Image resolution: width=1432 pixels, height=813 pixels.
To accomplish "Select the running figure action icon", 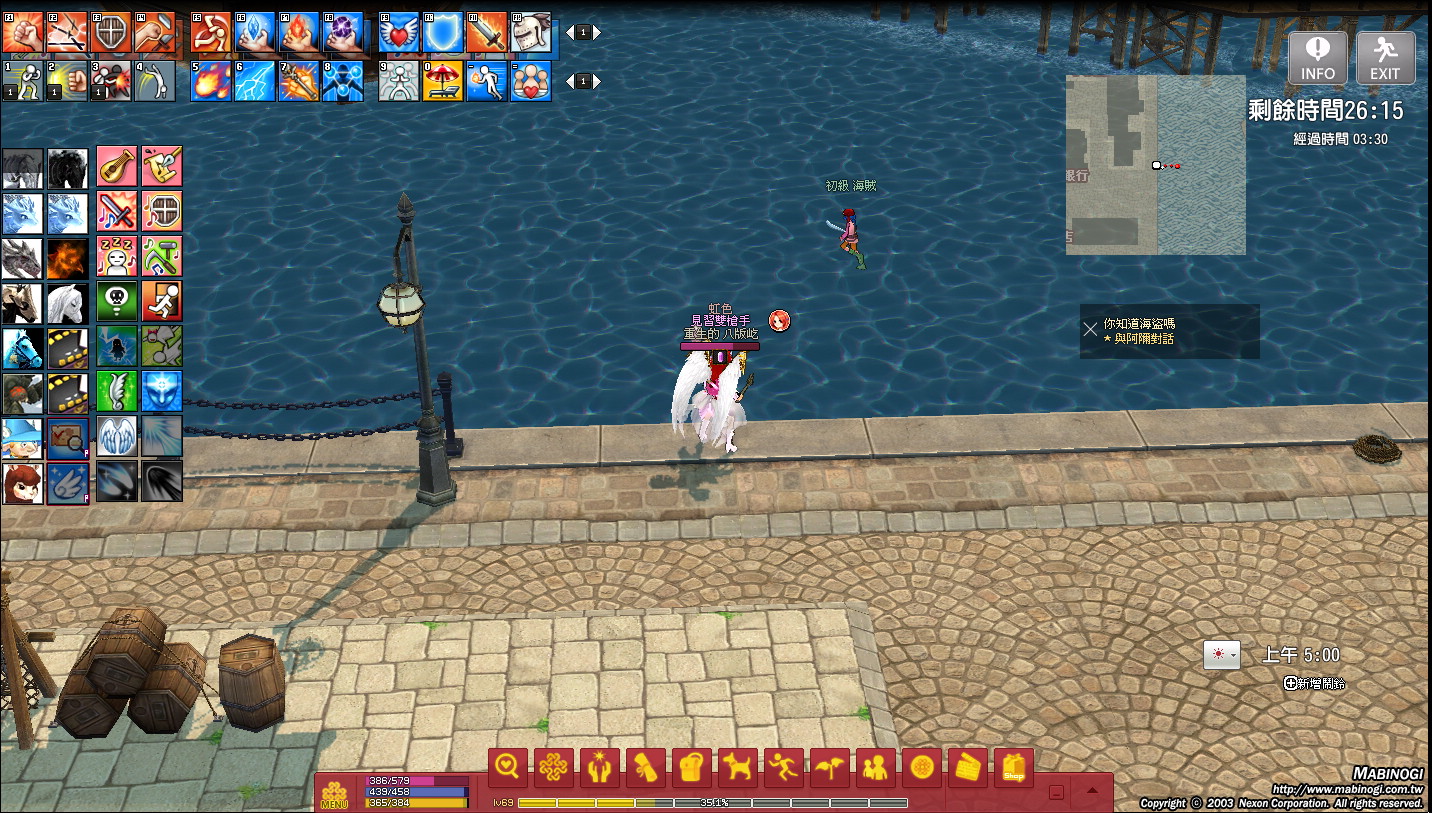I will tap(784, 768).
